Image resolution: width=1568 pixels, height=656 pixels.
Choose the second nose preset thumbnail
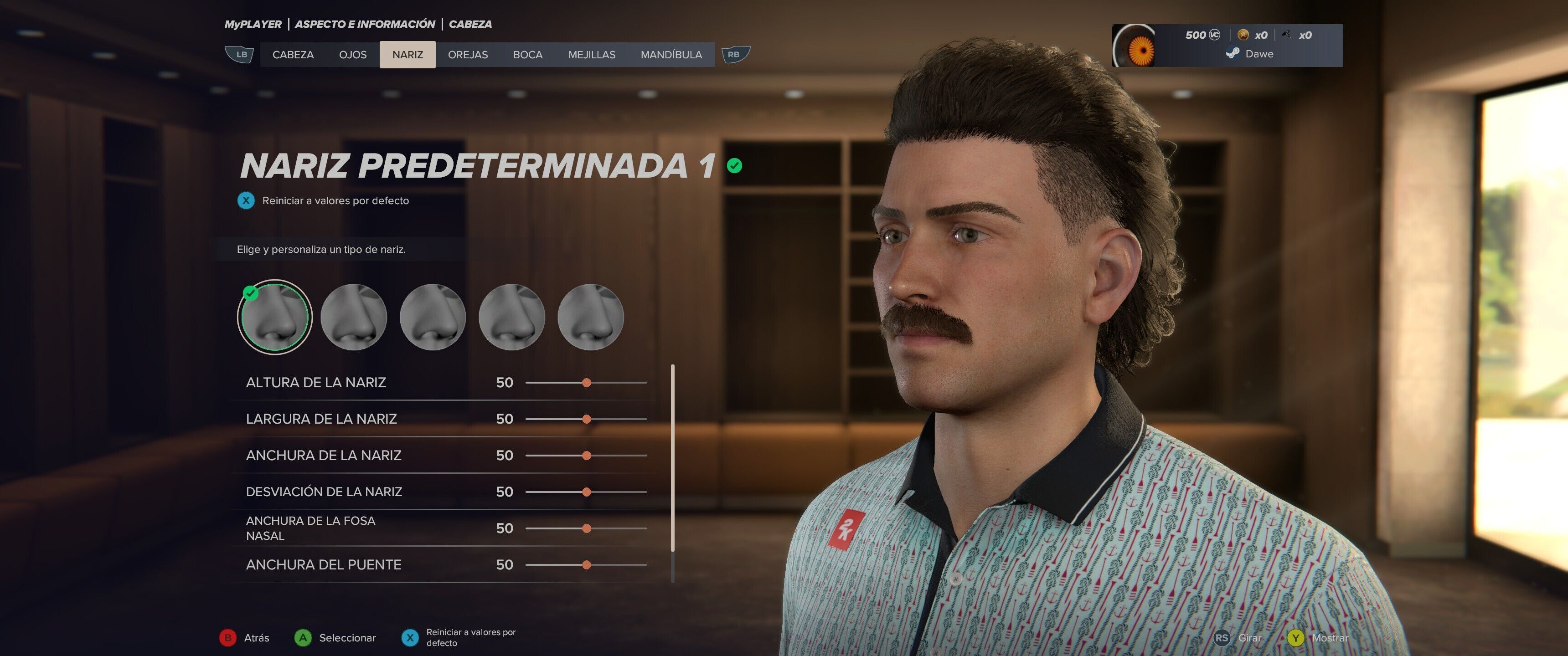[x=354, y=317]
